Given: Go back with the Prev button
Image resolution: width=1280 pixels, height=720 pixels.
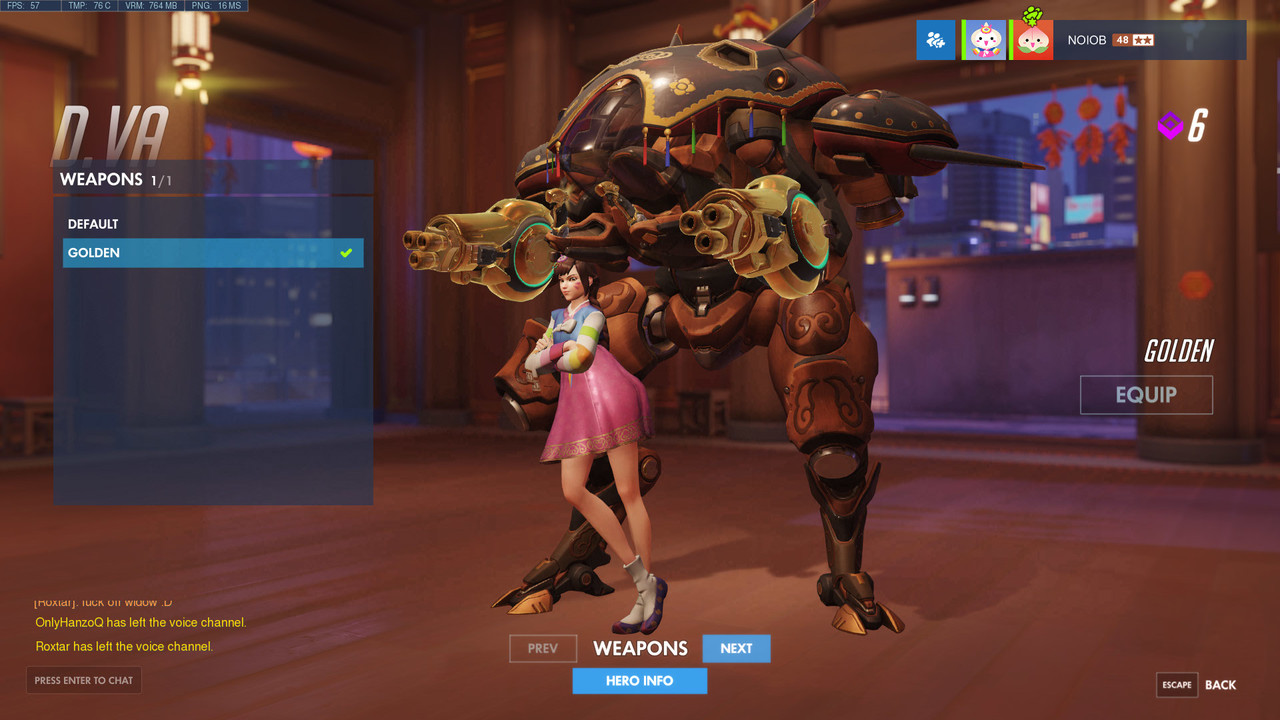Looking at the screenshot, I should (543, 649).
